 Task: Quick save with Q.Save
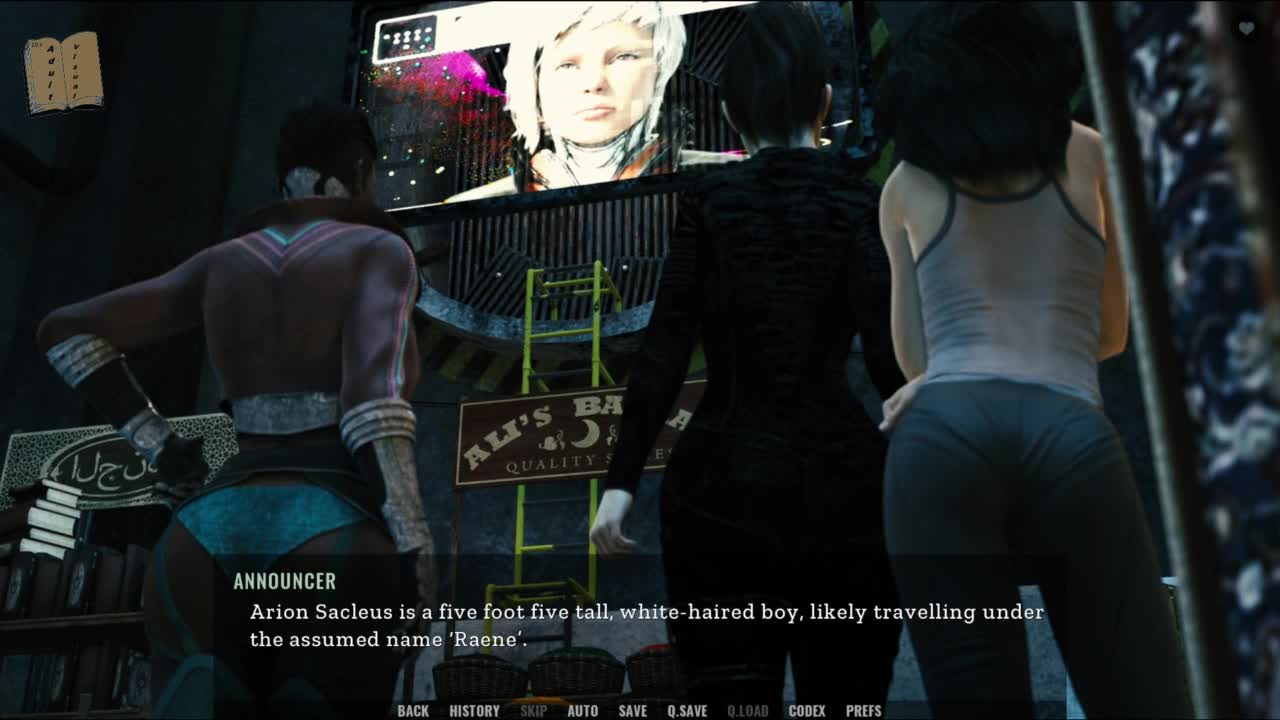click(x=687, y=711)
